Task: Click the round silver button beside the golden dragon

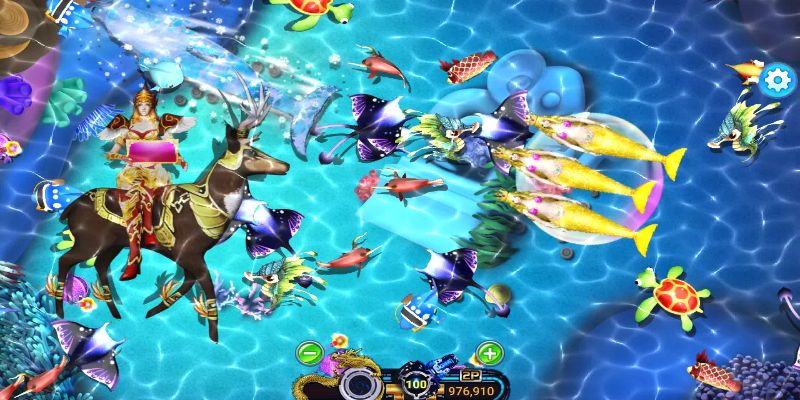Action: coord(359,383)
